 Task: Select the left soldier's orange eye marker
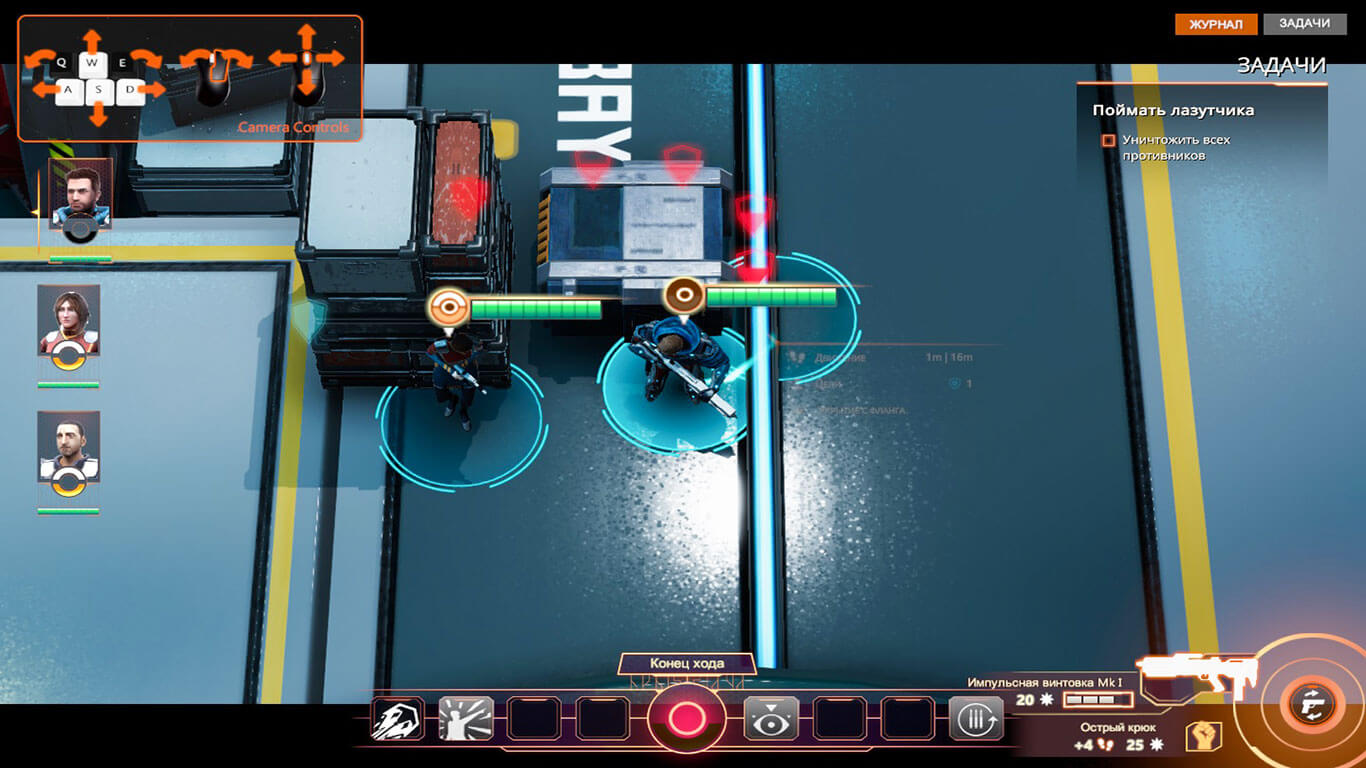pos(448,308)
